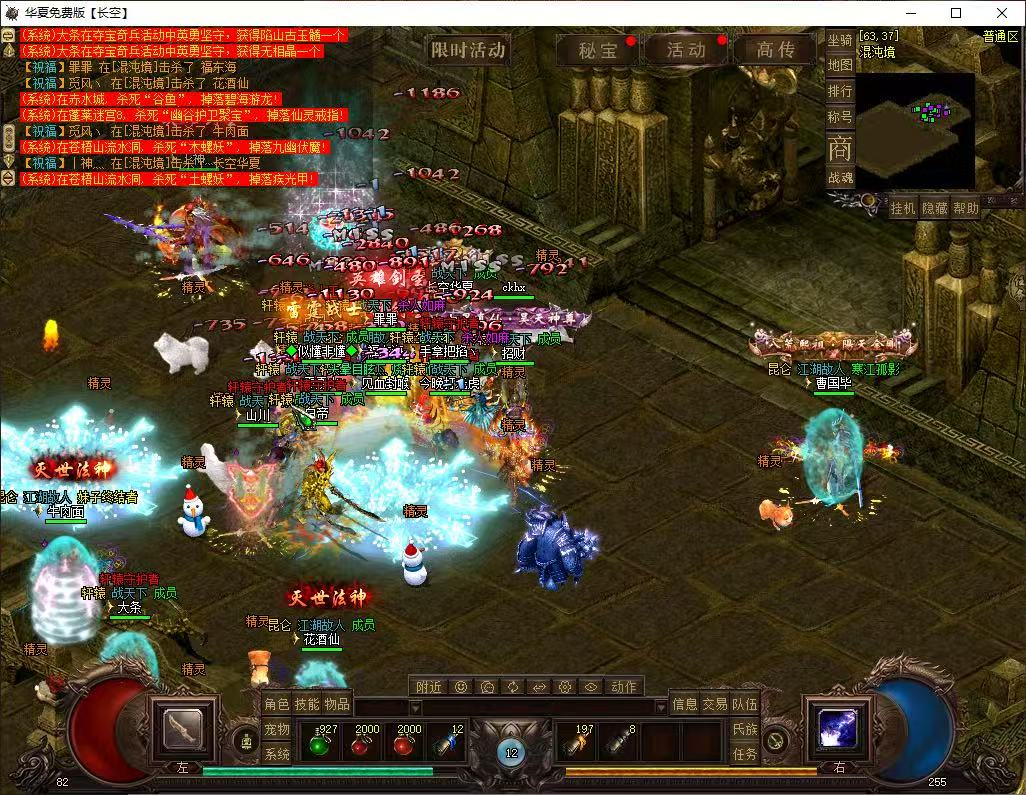Viewport: 1026px width, 795px height.
Task: Open the 秘宝 treasure menu
Action: (x=598, y=50)
